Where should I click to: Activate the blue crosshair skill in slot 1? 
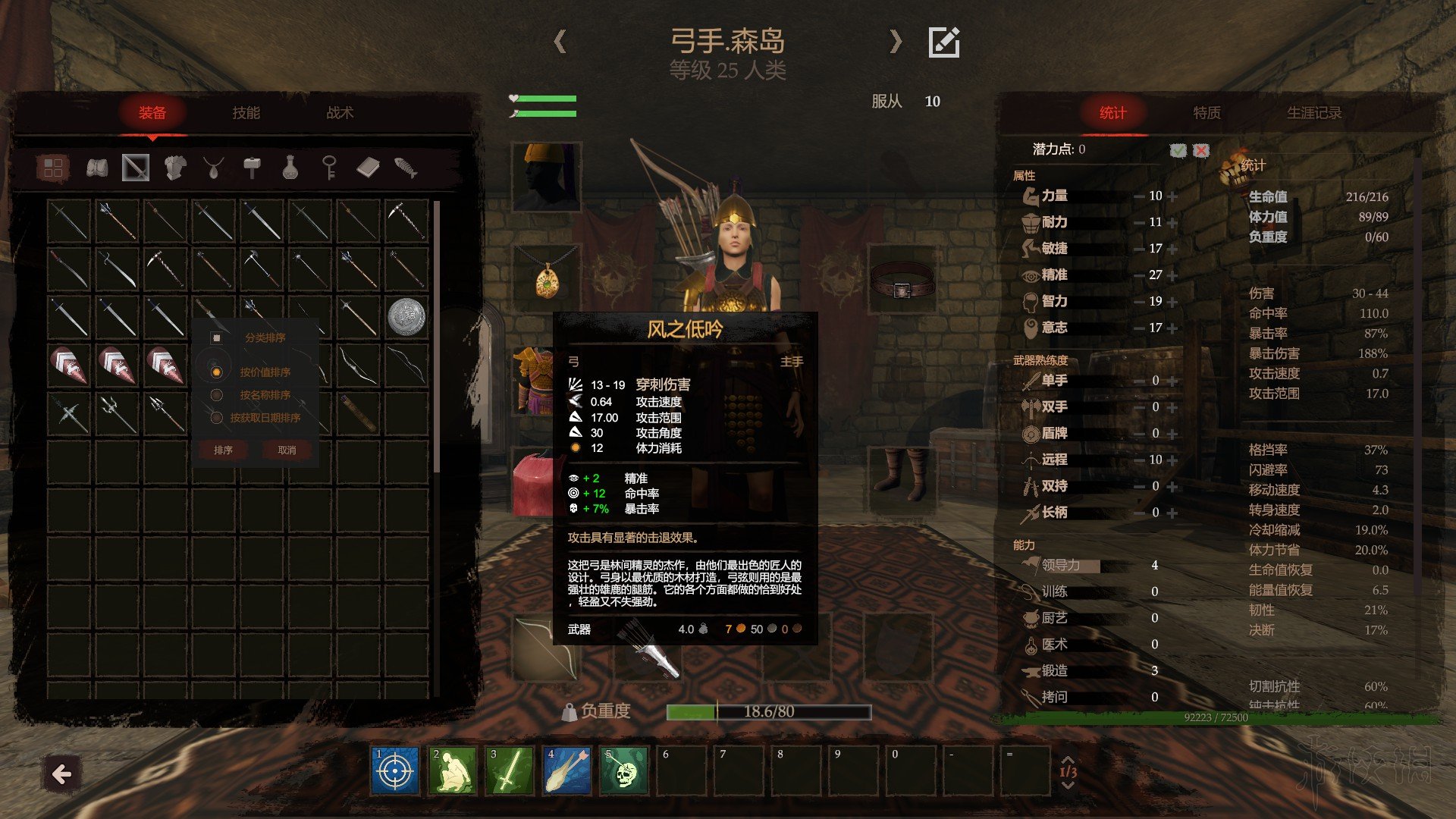[x=395, y=771]
